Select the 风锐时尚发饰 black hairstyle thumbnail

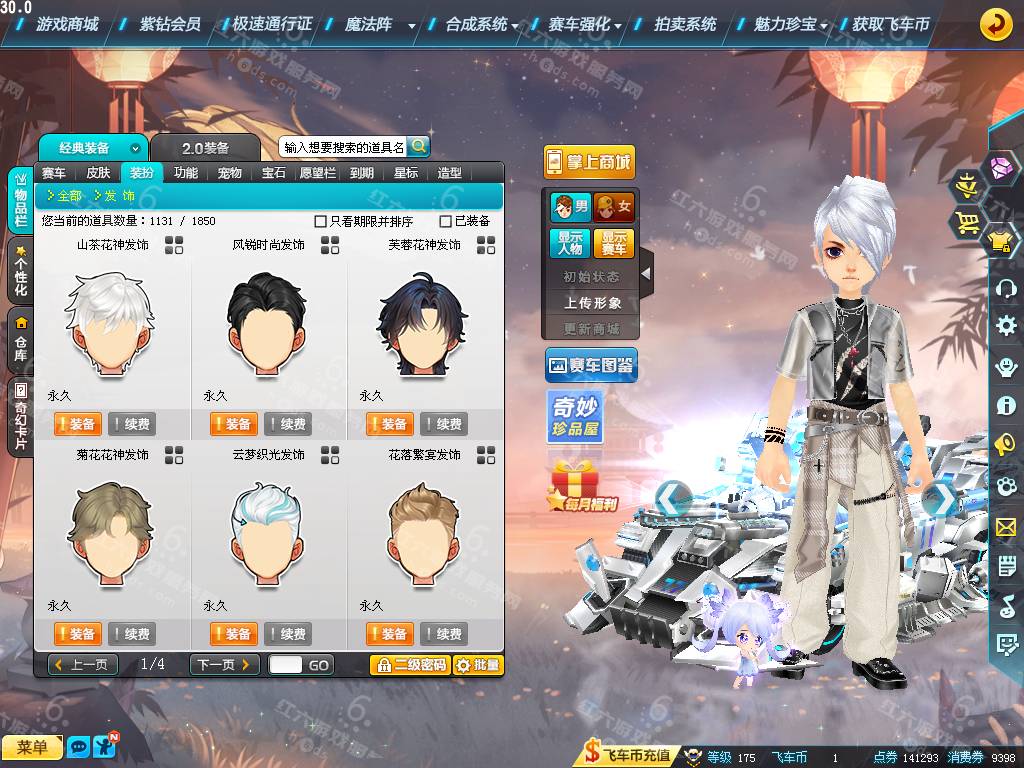[x=269, y=320]
